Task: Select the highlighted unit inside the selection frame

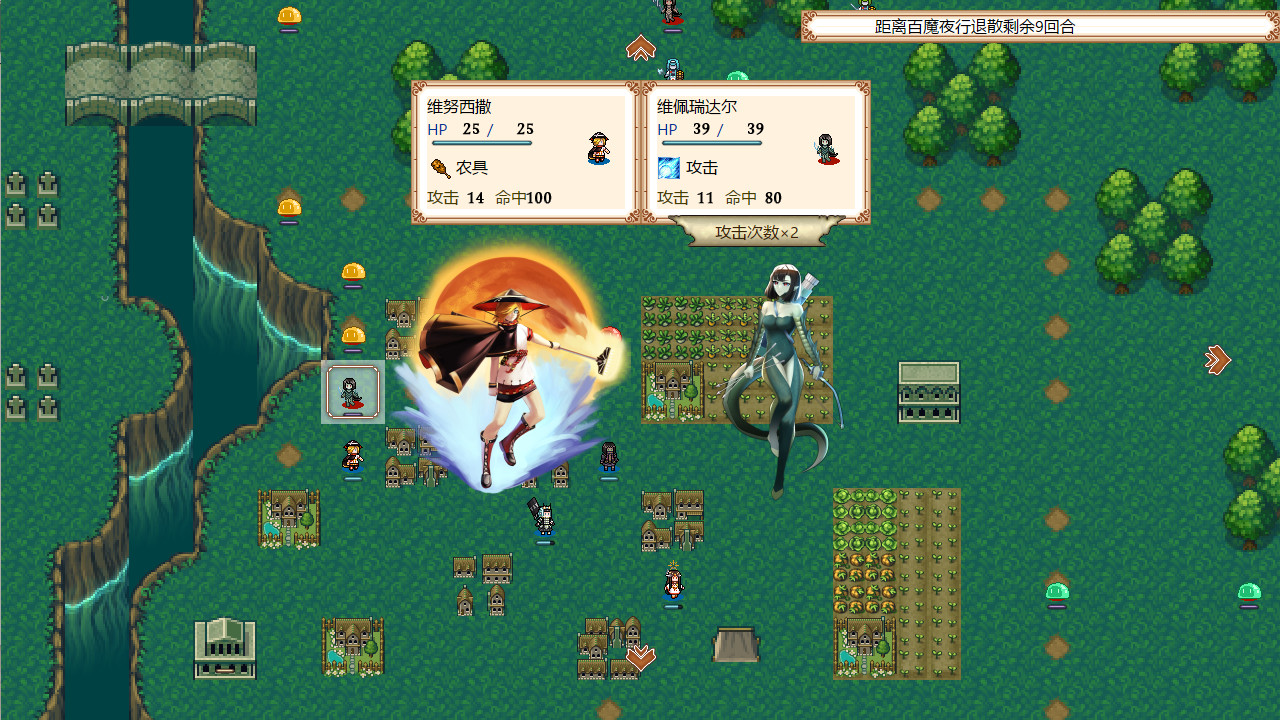Action: click(x=352, y=392)
